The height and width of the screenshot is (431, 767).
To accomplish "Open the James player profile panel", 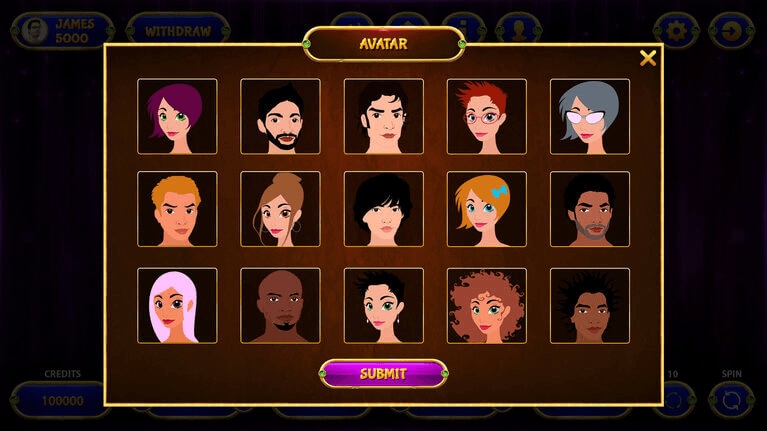I will pyautogui.click(x=60, y=31).
